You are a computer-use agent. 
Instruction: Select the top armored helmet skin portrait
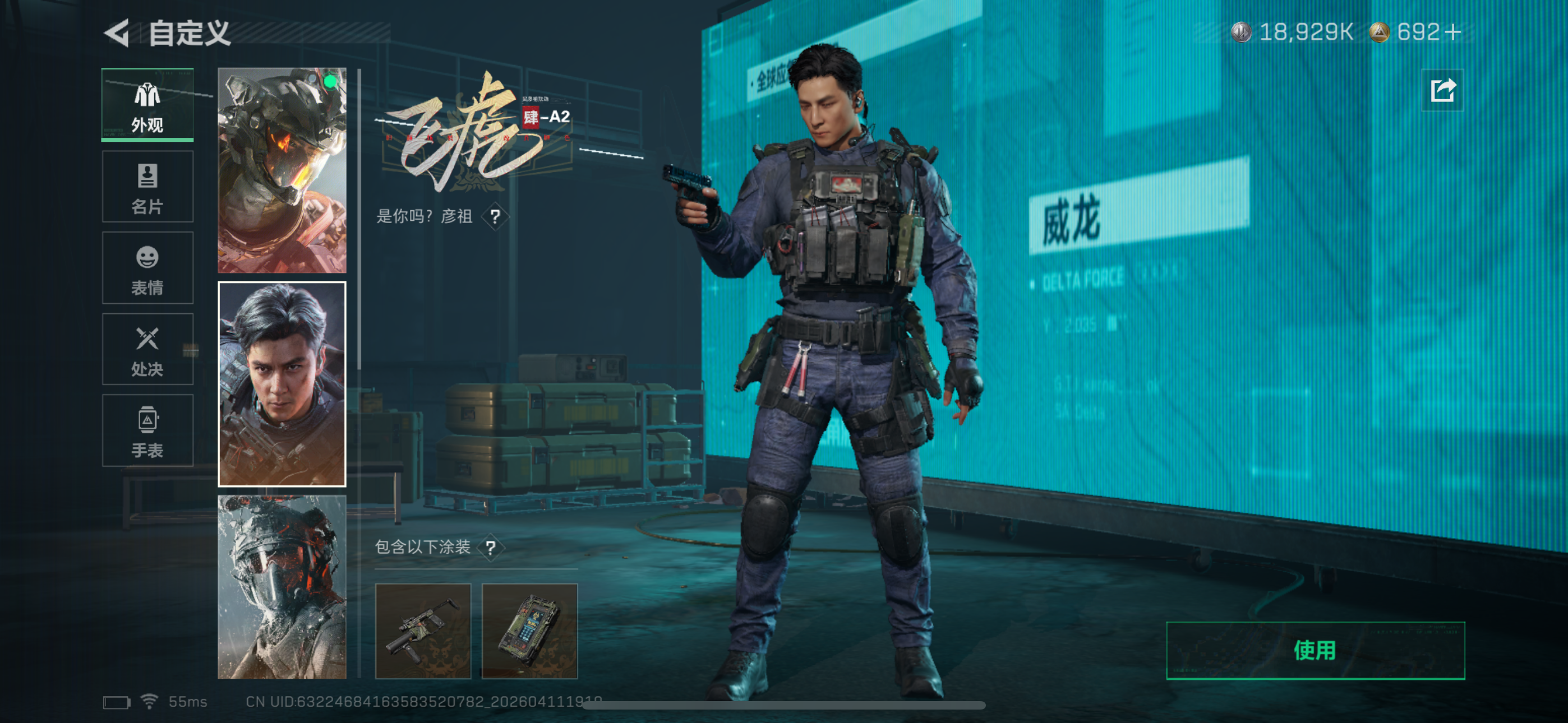[281, 170]
